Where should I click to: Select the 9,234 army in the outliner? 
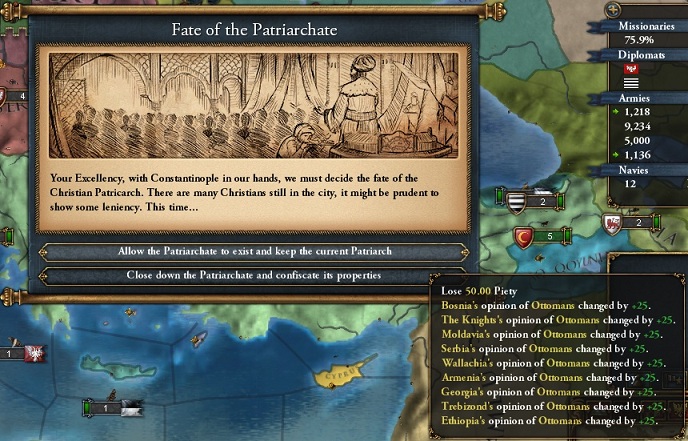pyautogui.click(x=638, y=127)
